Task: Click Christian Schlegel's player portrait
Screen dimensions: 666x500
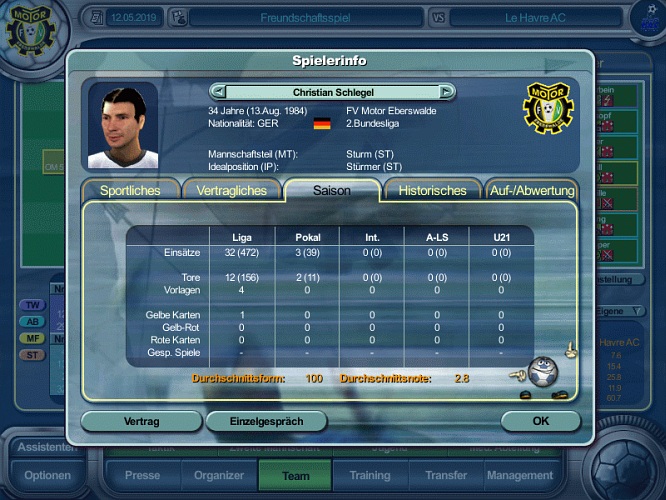Action: [123, 125]
